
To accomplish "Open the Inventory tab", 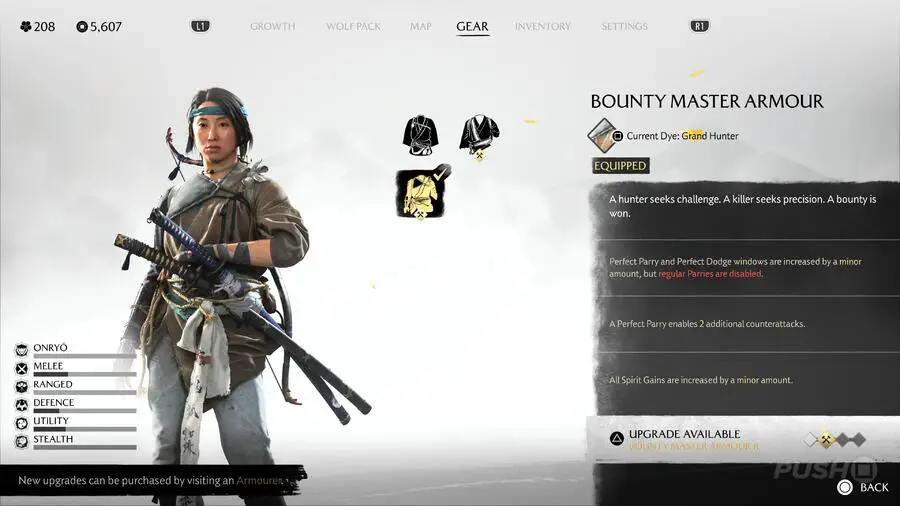I will [543, 26].
